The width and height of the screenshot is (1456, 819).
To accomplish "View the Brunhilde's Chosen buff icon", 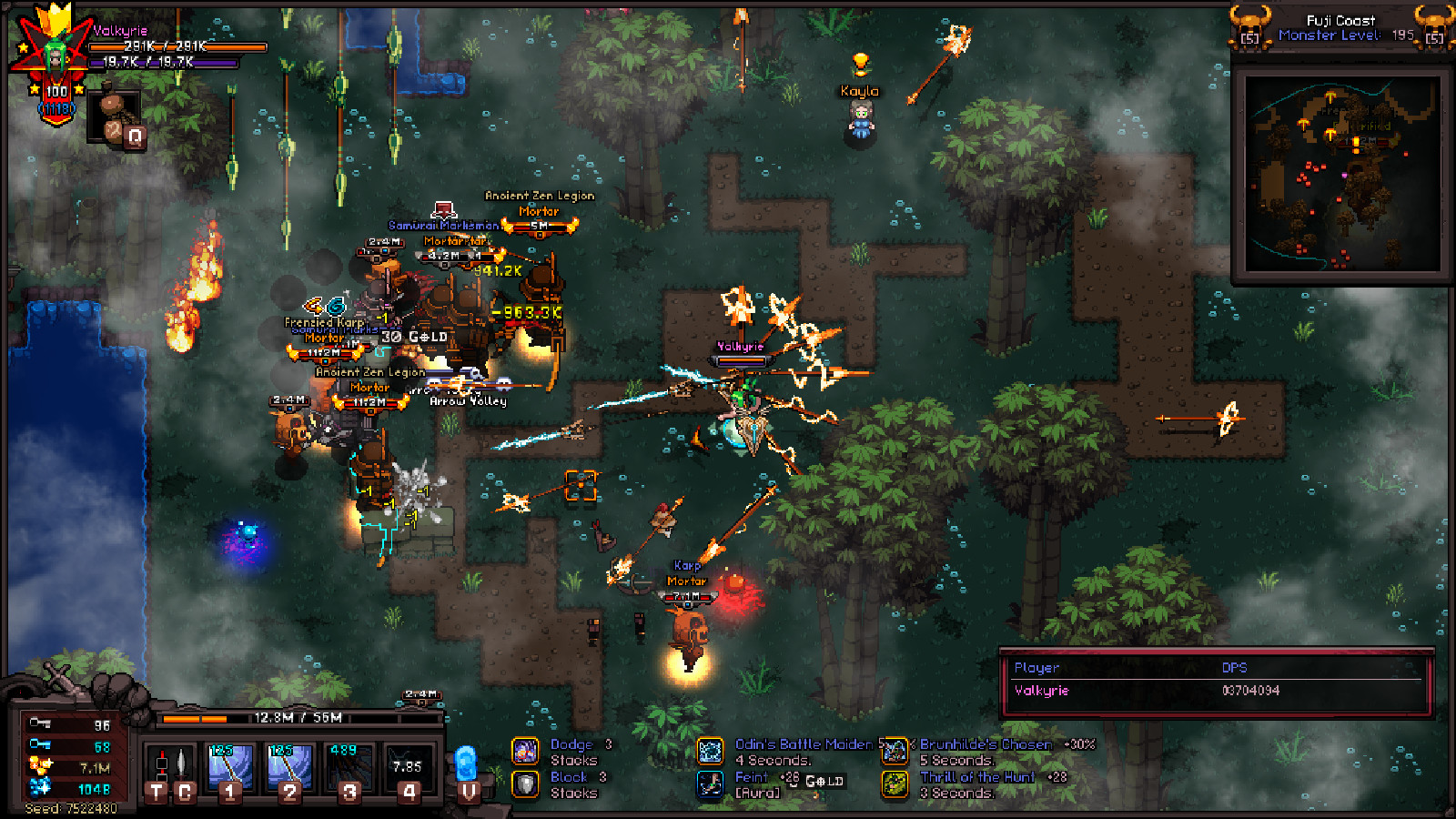I will pyautogui.click(x=895, y=751).
